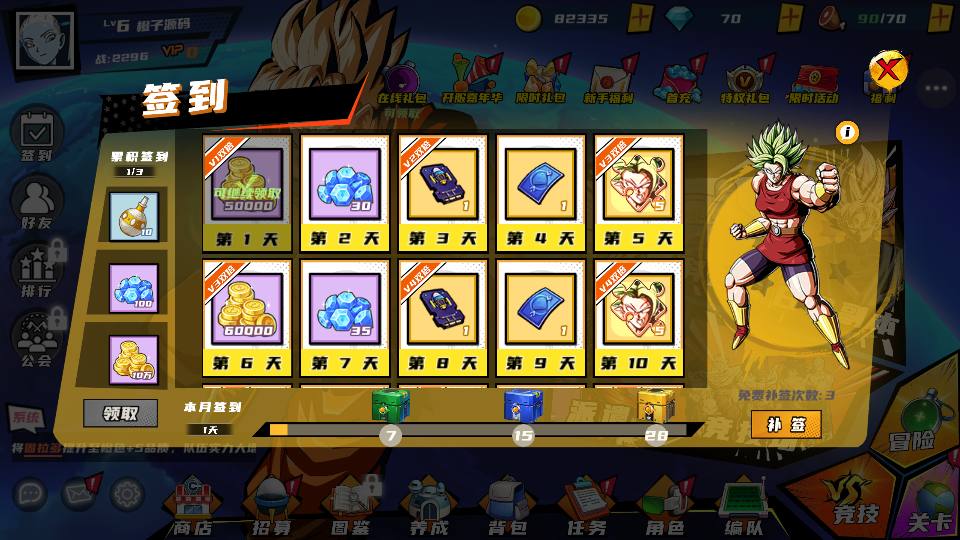960x540 pixels.
Task: Open the info icon above the character
Action: coord(847,132)
